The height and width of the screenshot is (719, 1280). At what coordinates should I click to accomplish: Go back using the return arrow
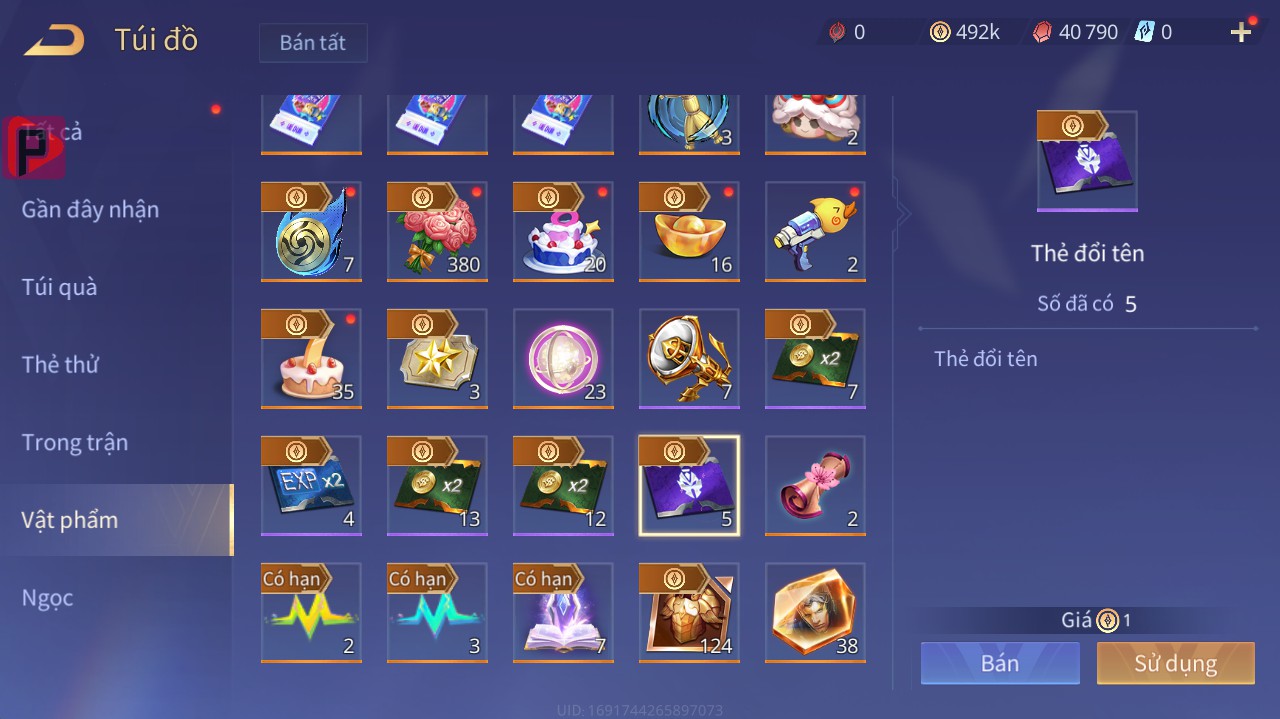55,41
